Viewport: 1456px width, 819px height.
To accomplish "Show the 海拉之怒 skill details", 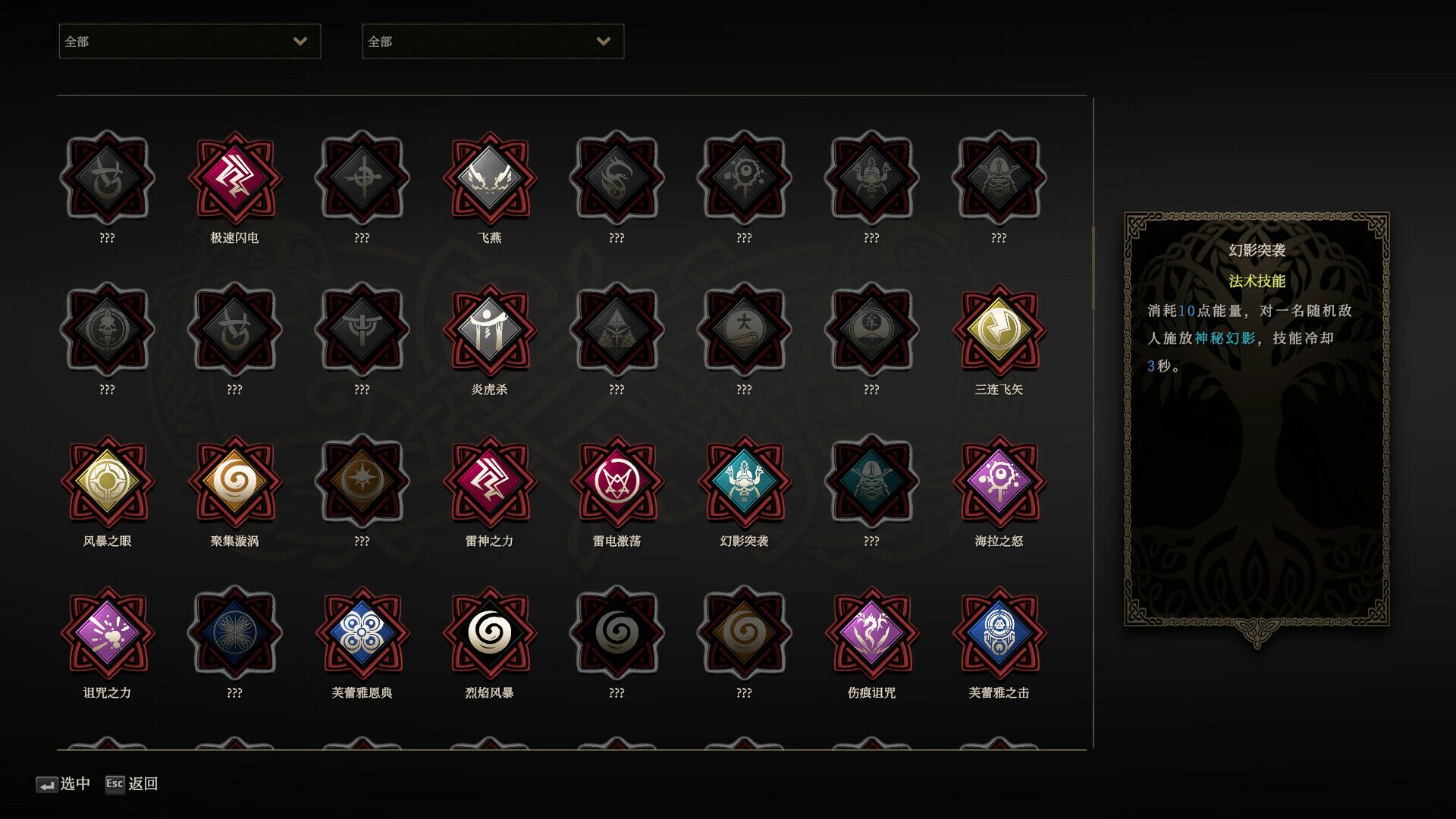I will pos(999,482).
